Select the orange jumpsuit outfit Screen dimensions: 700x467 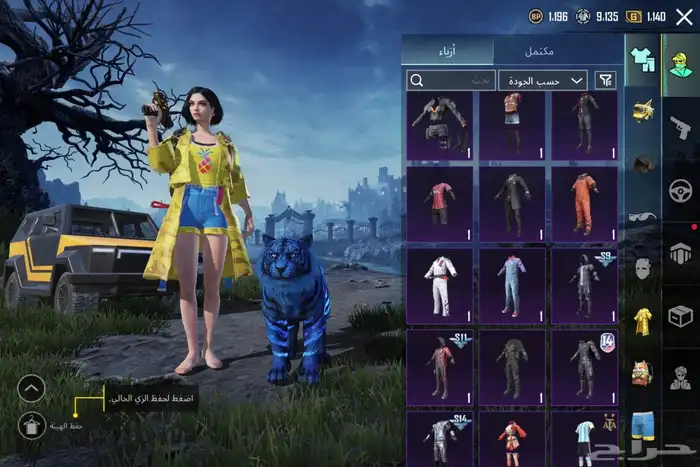(584, 203)
